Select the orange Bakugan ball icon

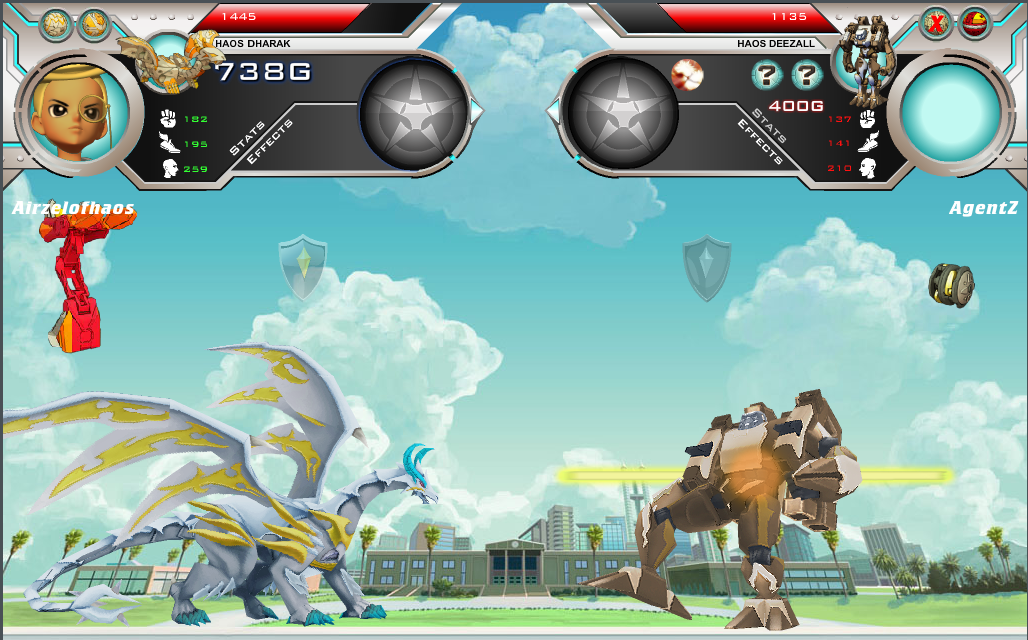(94, 23)
